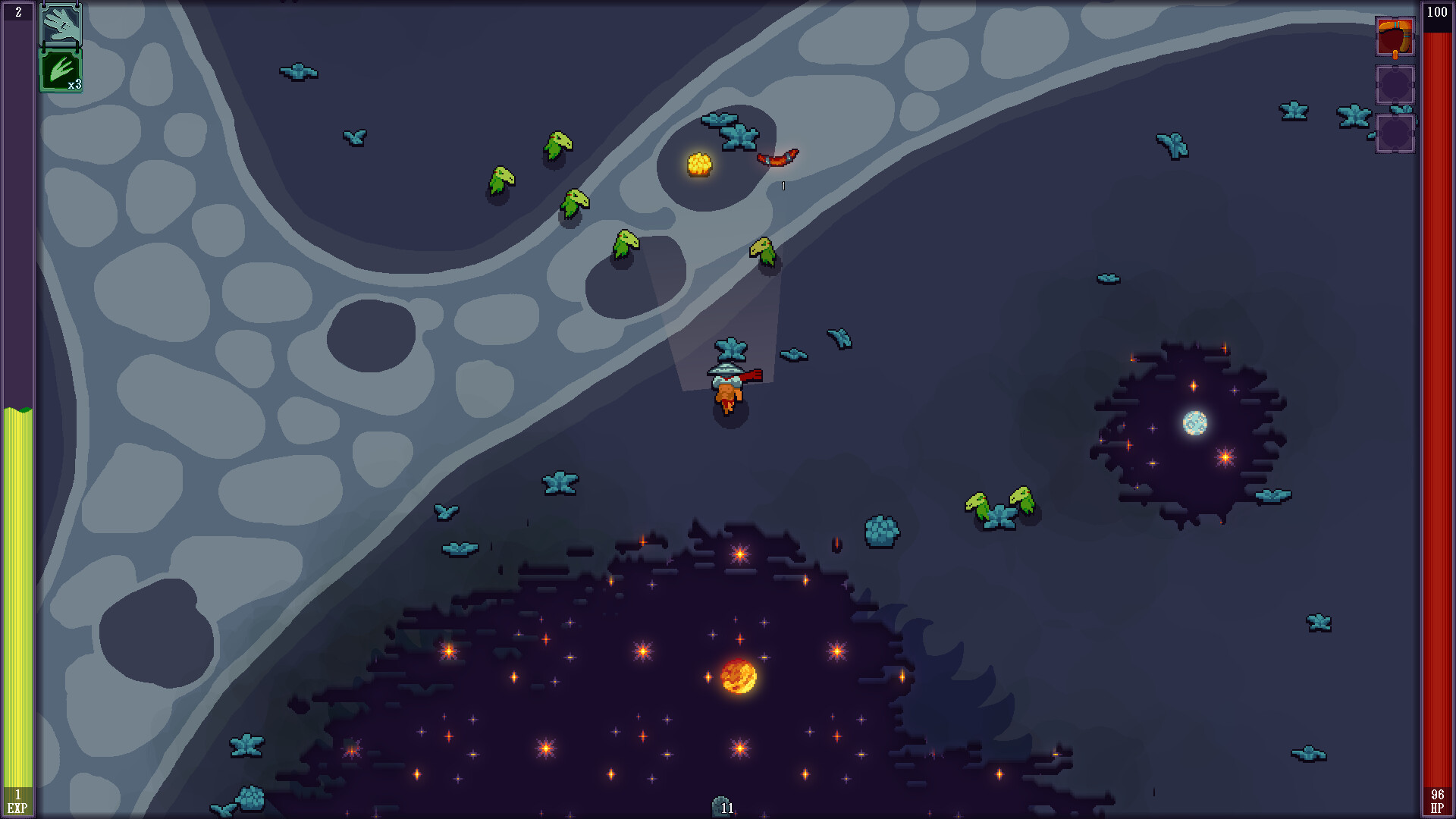Screen dimensions: 1456x819
Task: Click the white moon orb on the right
Action: [x=1196, y=422]
